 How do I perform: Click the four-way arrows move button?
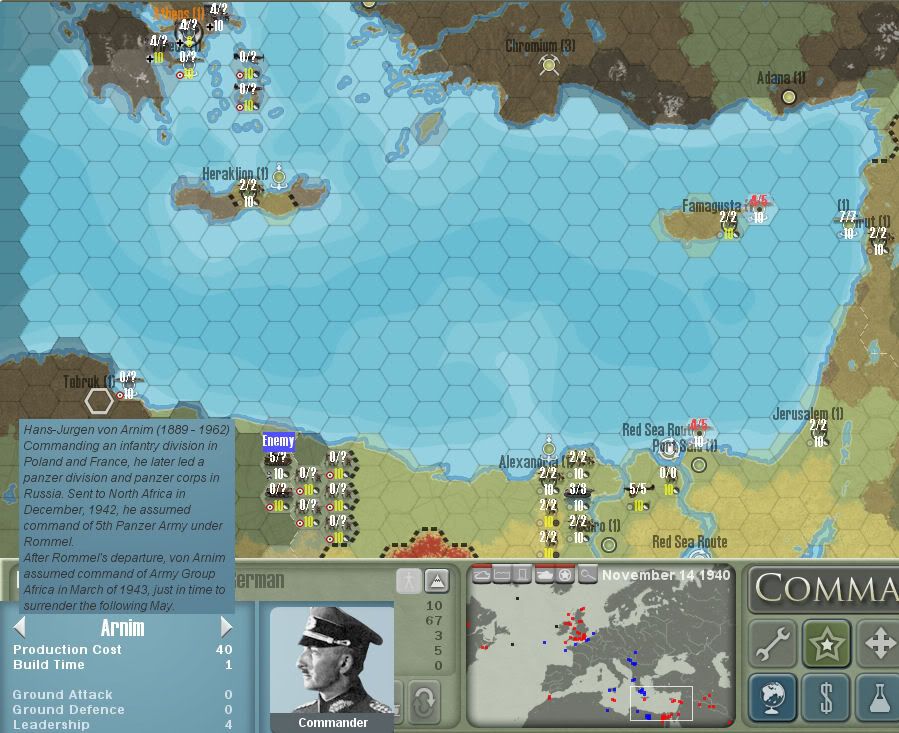point(878,643)
